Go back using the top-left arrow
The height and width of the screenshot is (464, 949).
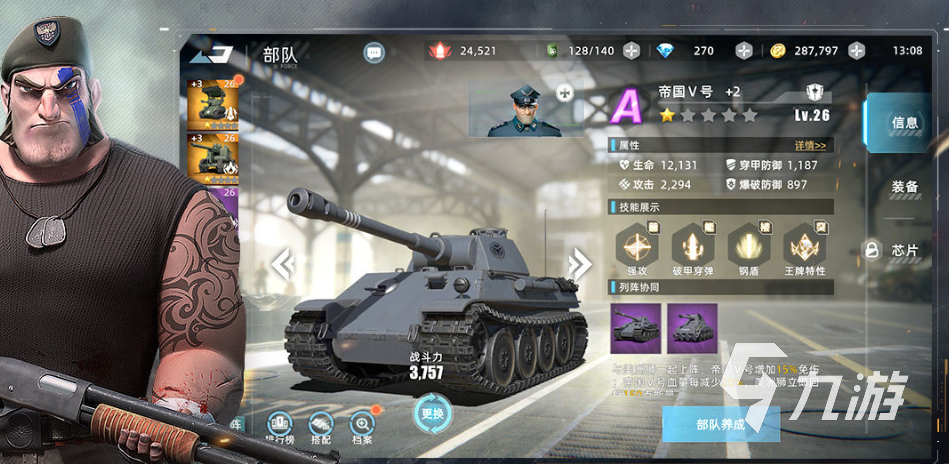coord(210,54)
